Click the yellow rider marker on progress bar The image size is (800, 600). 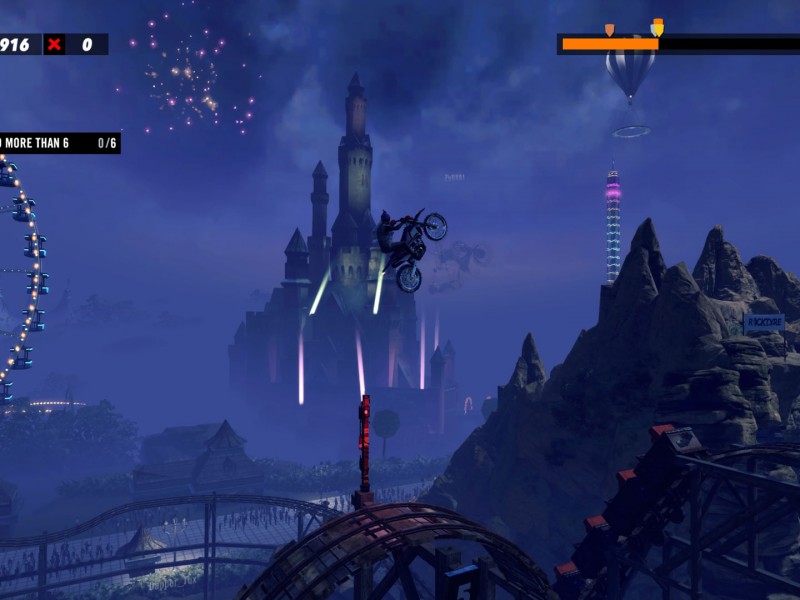[x=658, y=26]
